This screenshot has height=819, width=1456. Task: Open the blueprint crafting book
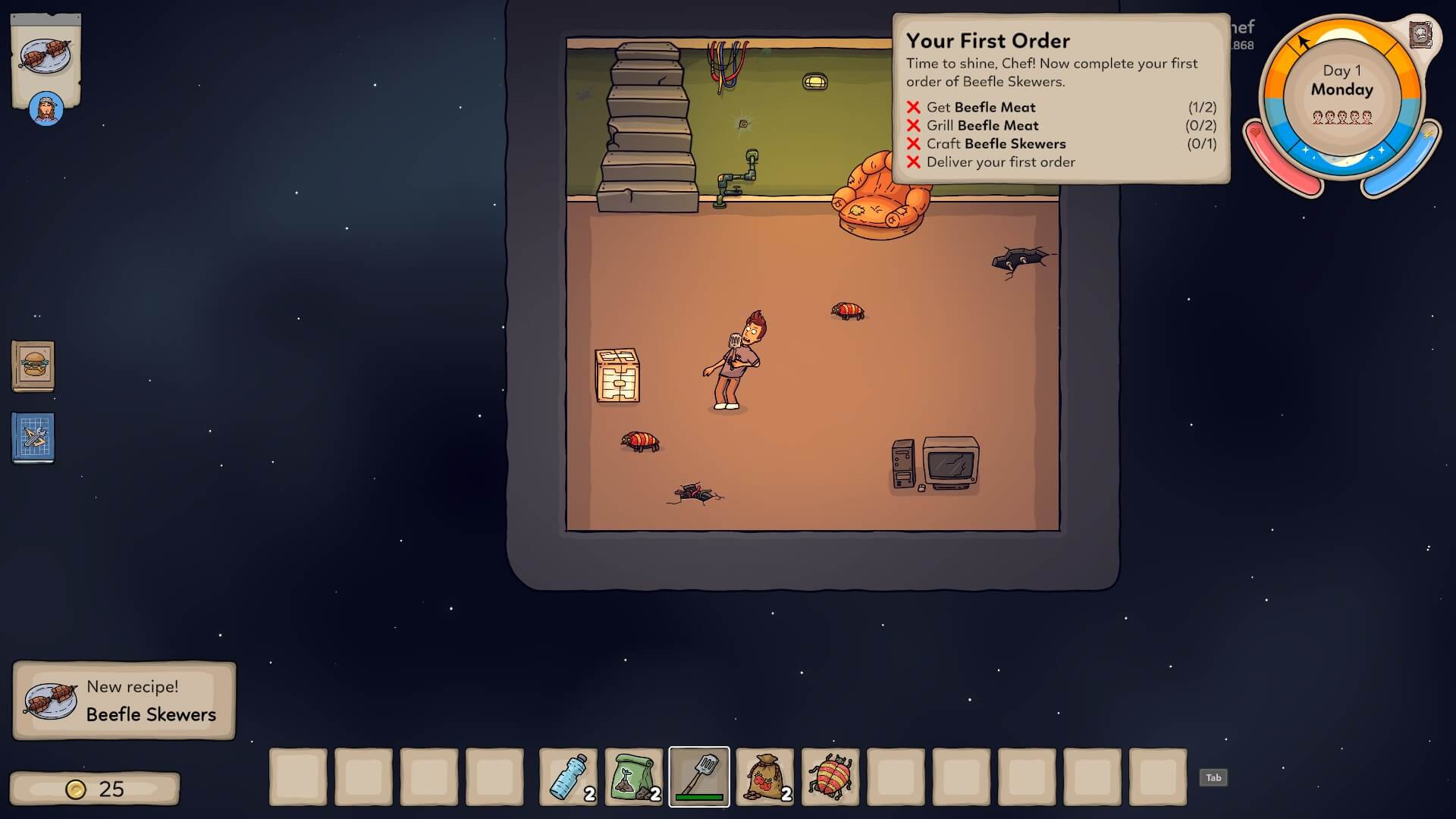(33, 438)
